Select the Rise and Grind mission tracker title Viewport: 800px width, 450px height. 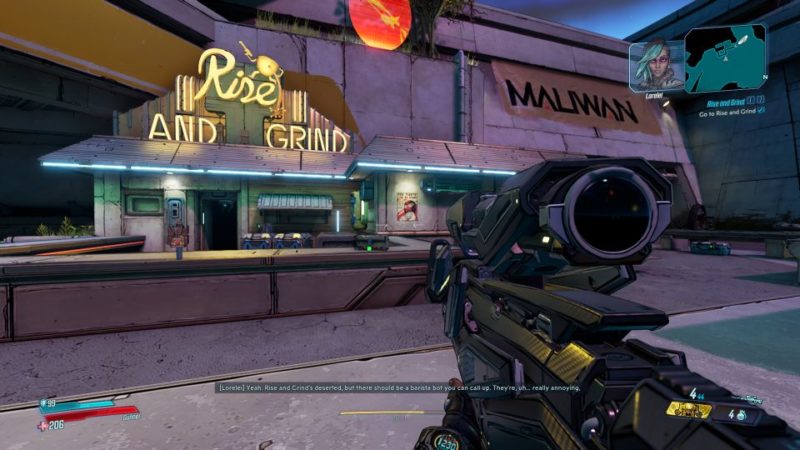725,102
